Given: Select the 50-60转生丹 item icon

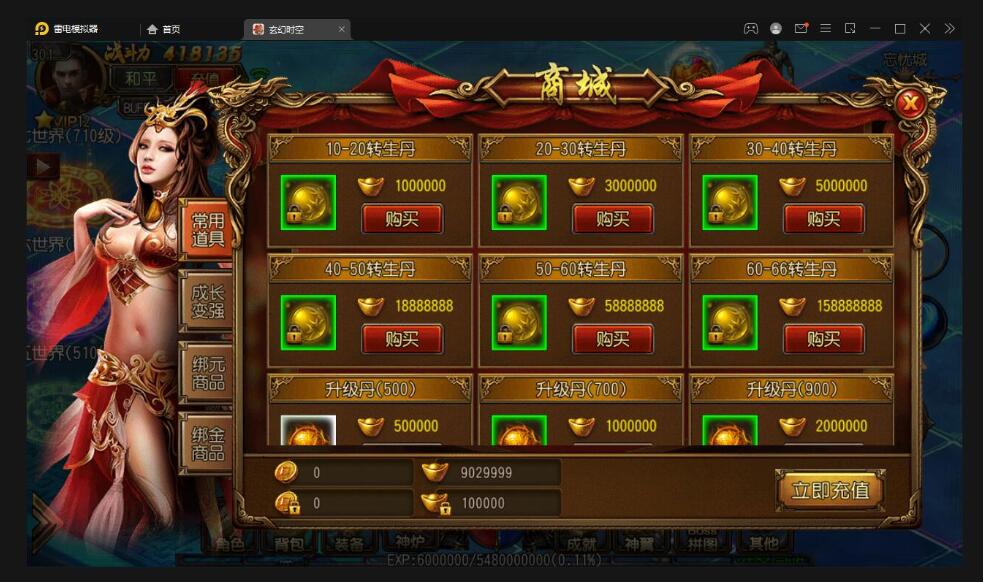Looking at the screenshot, I should point(519,323).
